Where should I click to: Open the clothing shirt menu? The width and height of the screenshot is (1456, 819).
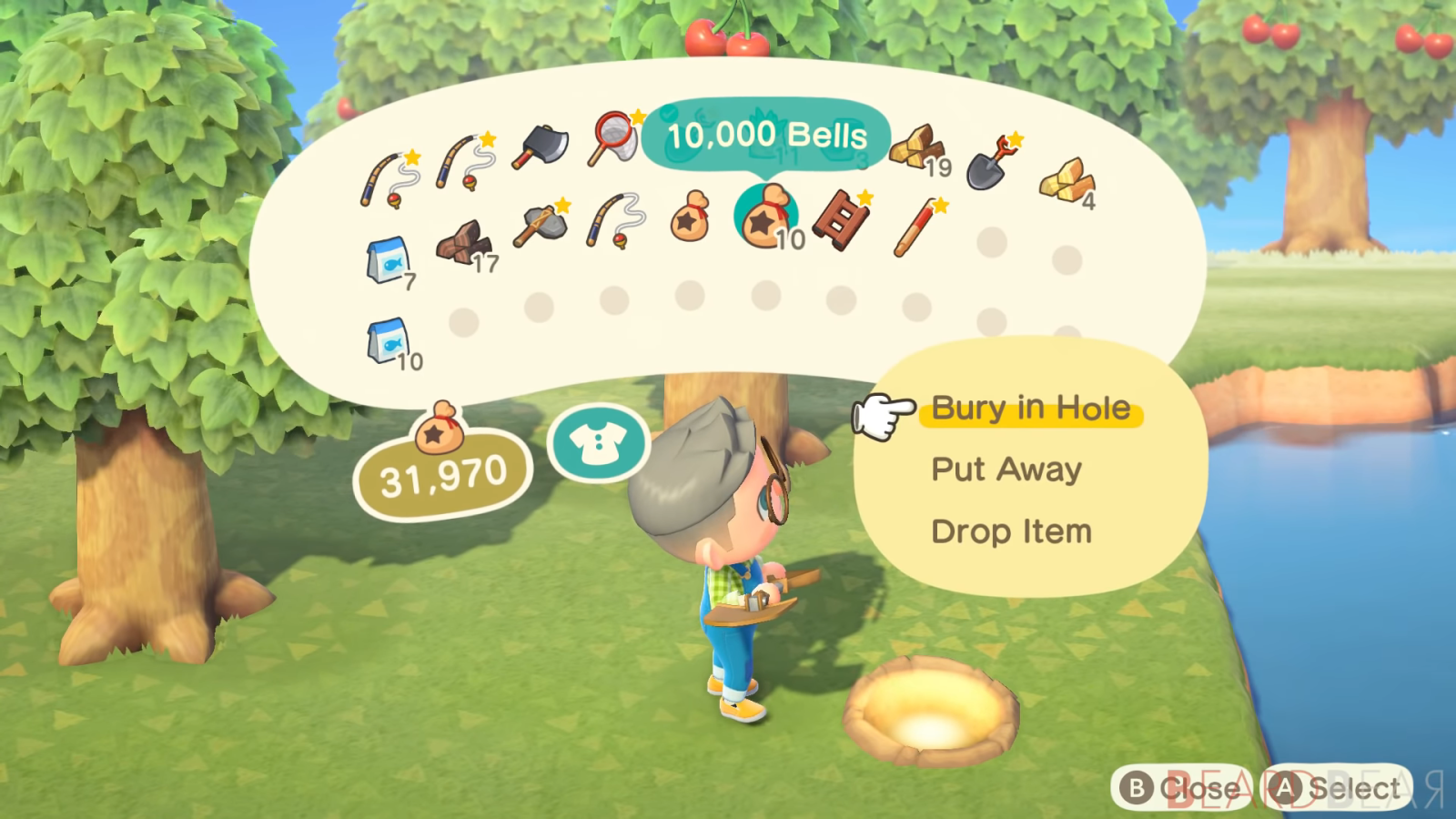[600, 443]
